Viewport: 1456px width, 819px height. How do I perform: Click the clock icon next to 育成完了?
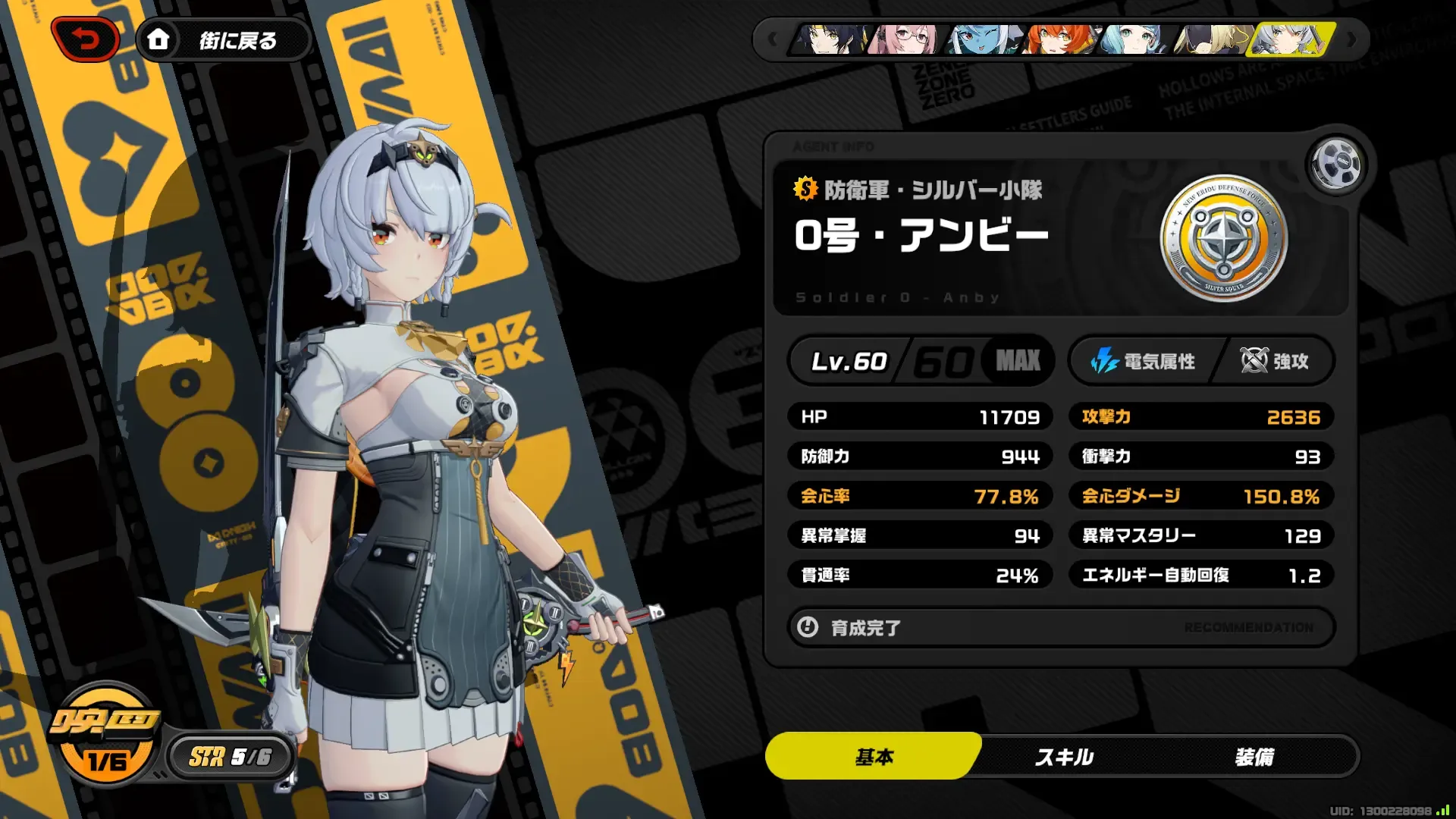809,628
